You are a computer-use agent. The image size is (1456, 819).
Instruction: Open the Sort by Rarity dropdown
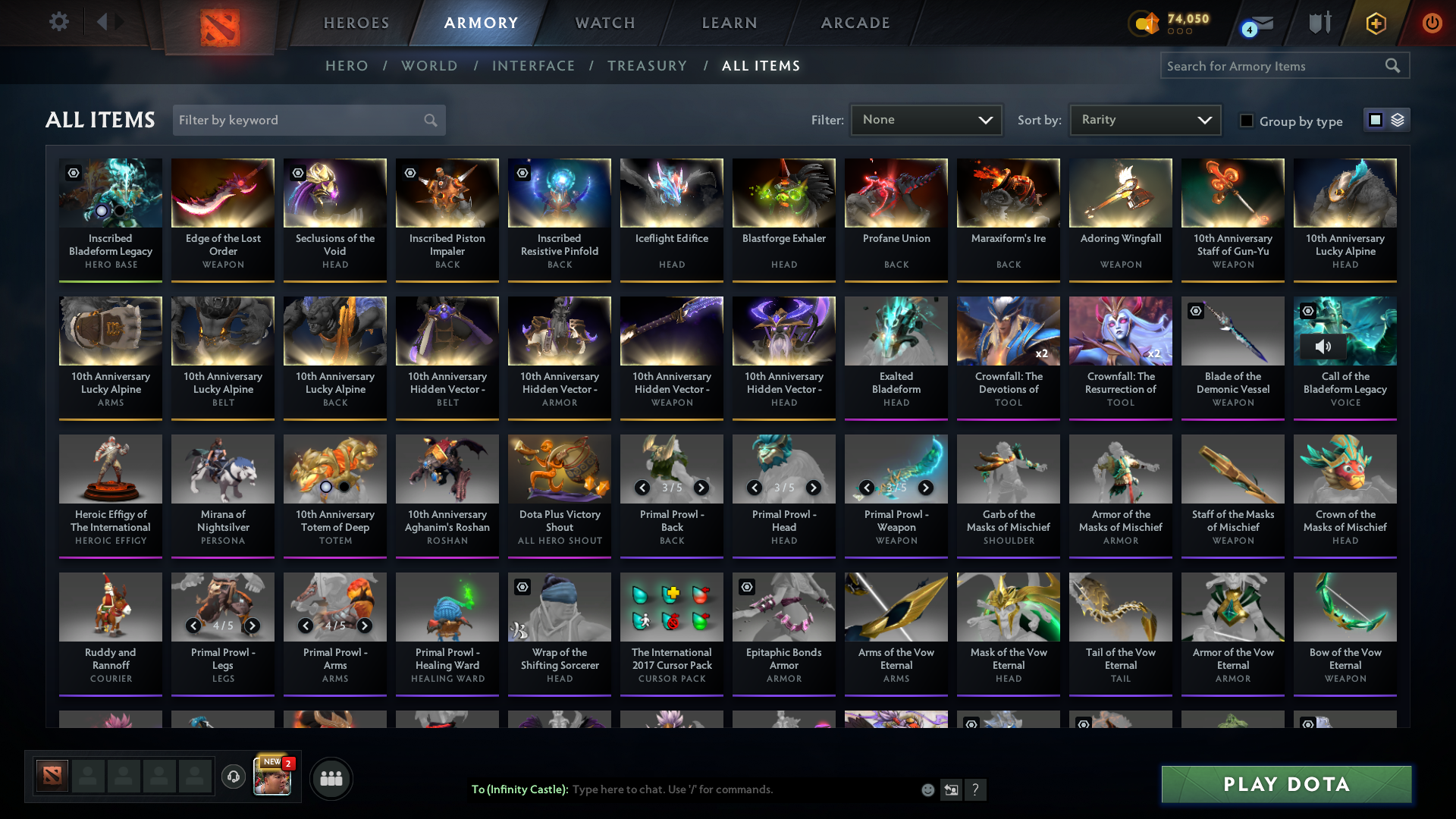[x=1144, y=119]
